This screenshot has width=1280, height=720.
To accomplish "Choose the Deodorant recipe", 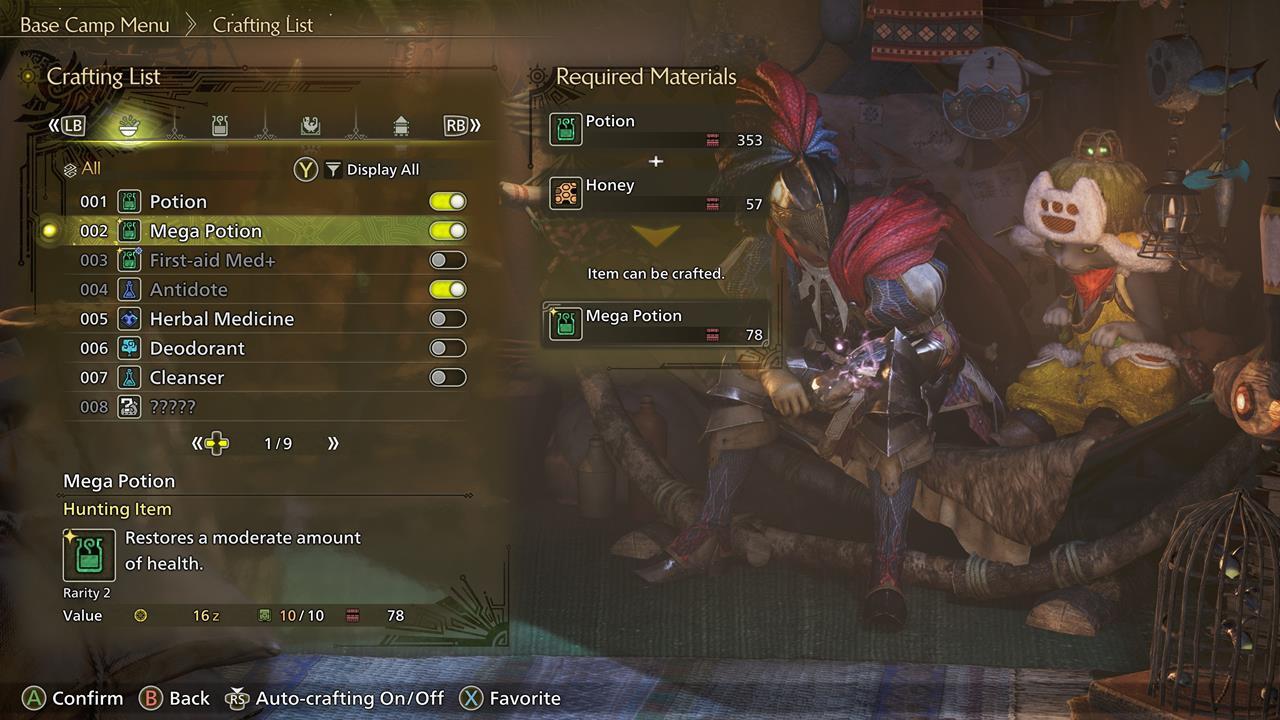I will (197, 348).
